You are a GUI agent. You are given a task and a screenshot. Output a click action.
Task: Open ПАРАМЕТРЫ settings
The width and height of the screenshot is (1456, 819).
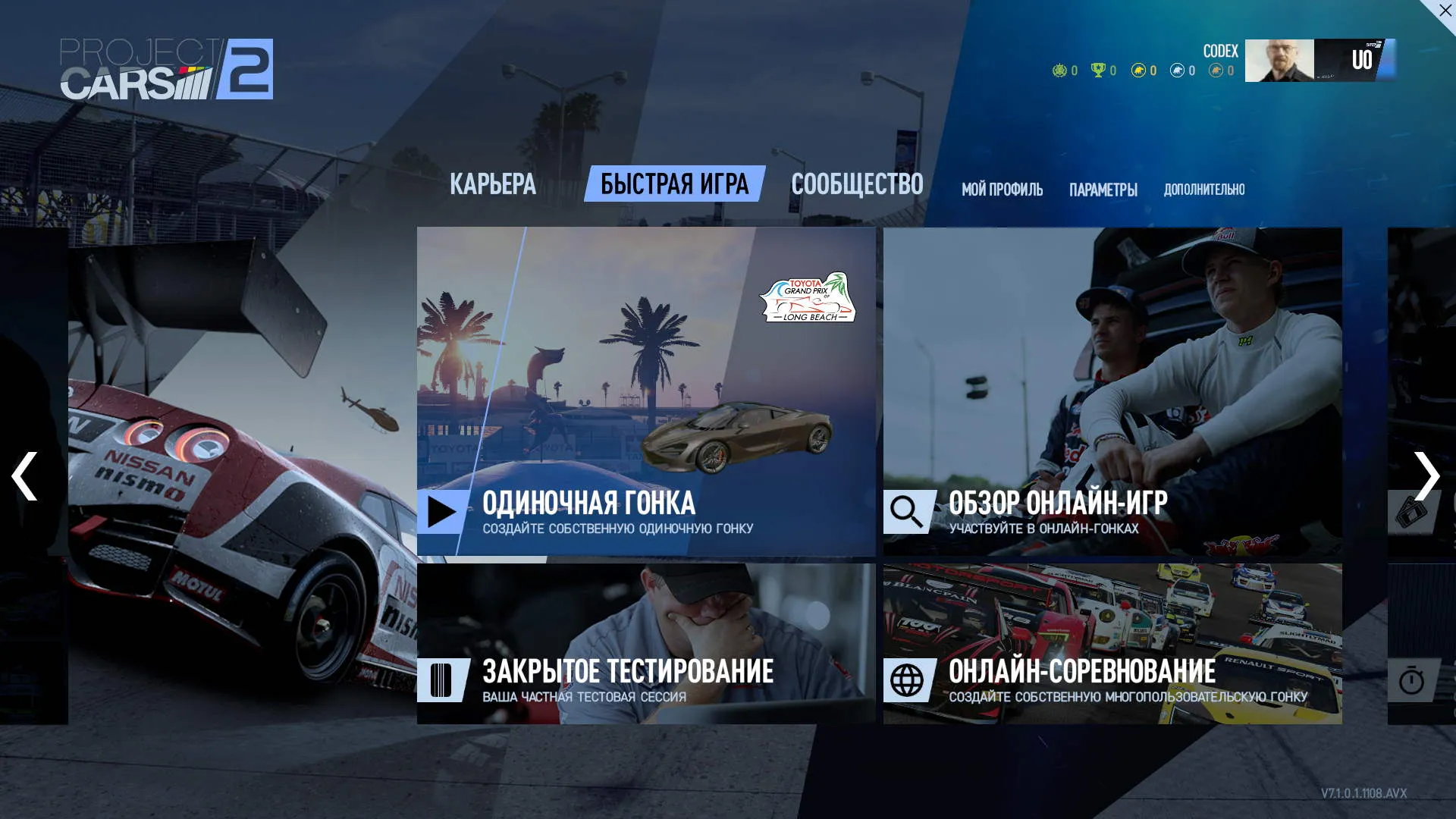[x=1103, y=190]
